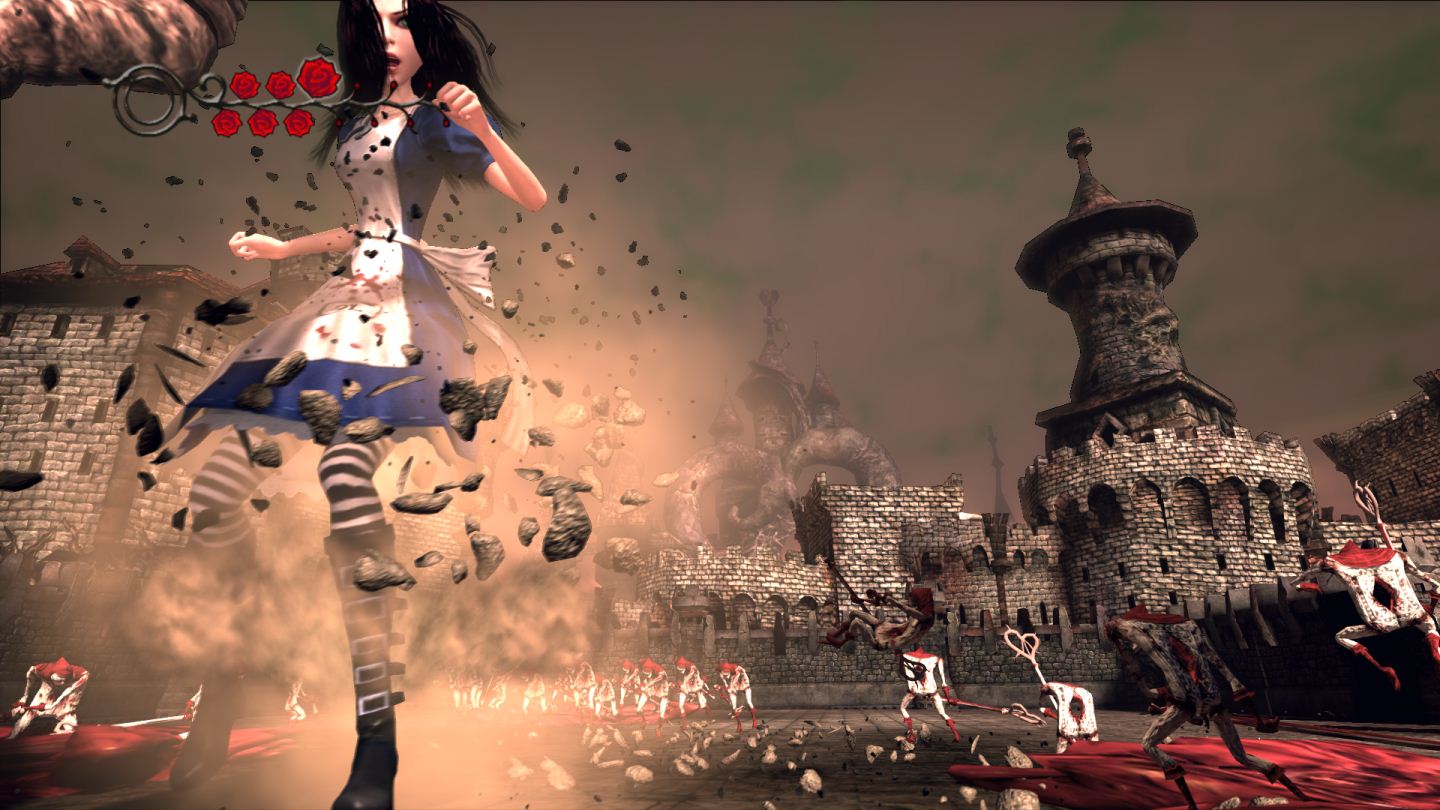Image resolution: width=1440 pixels, height=810 pixels.
Task: Click the second rose on the lower vine row
Action: click(263, 123)
